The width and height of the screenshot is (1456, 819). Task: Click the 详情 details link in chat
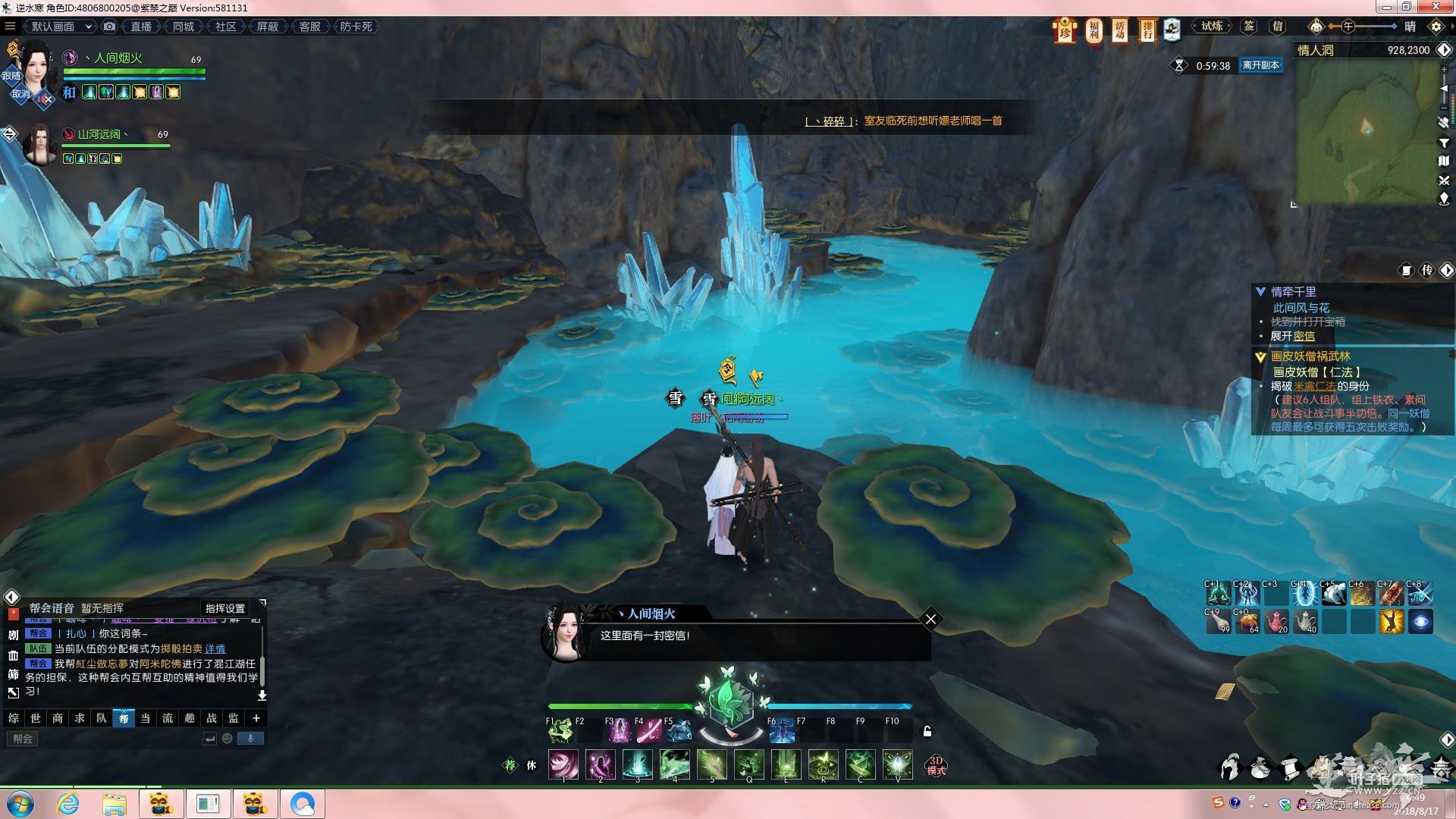(215, 648)
